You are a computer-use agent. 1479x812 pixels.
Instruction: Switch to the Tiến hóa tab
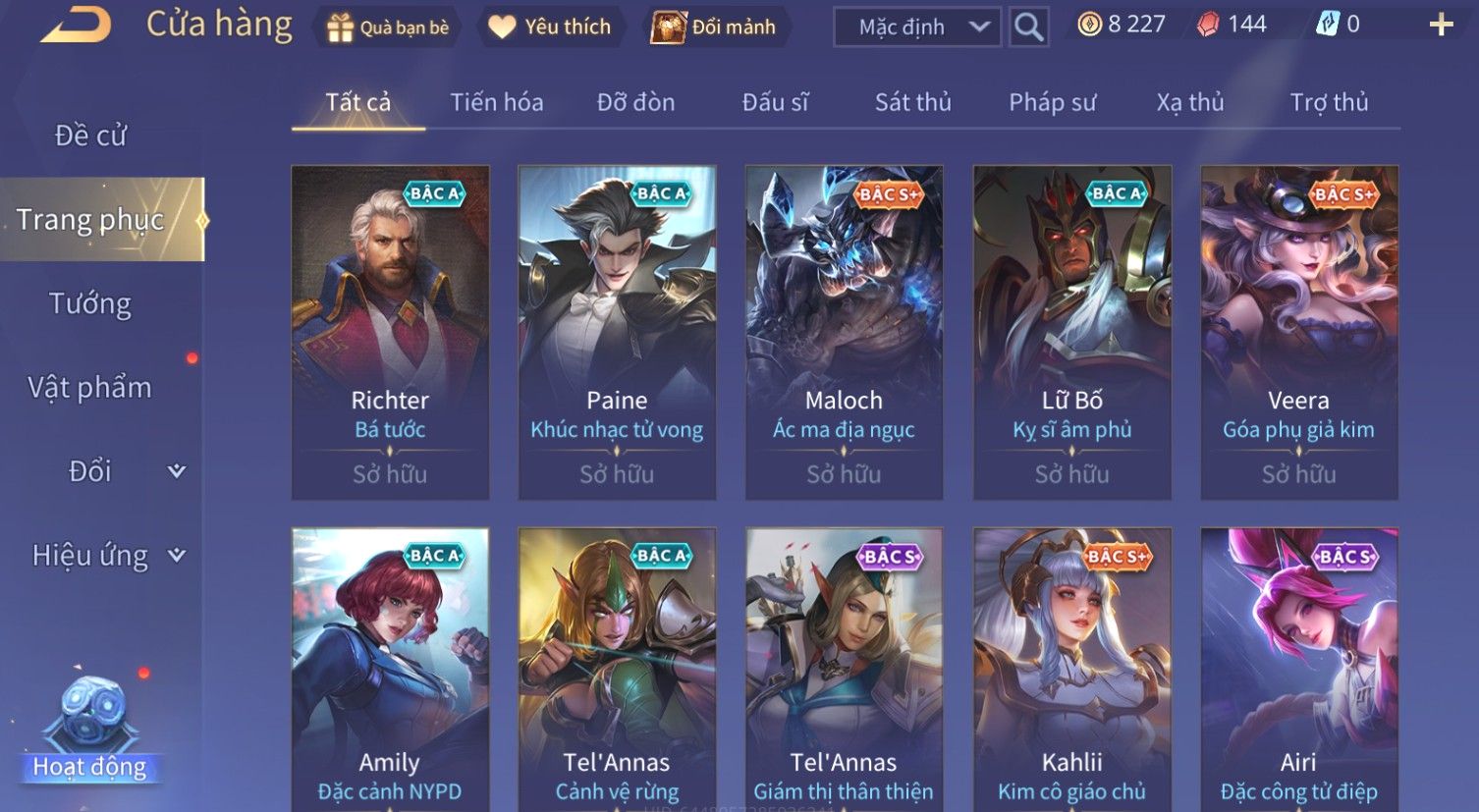pos(496,102)
